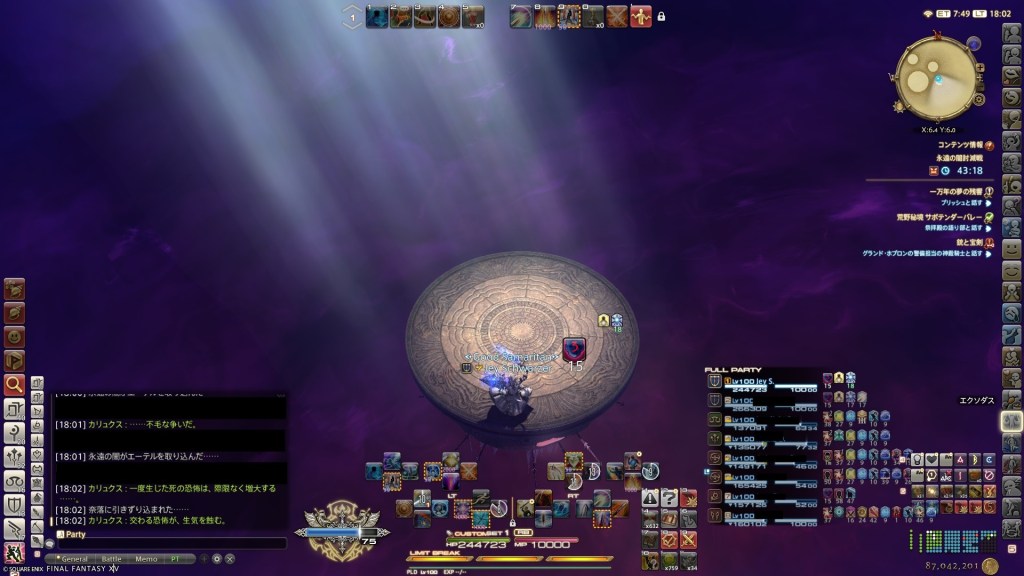1024x576 pixels.
Task: Click the white question mark hotbar icon
Action: 669,497
